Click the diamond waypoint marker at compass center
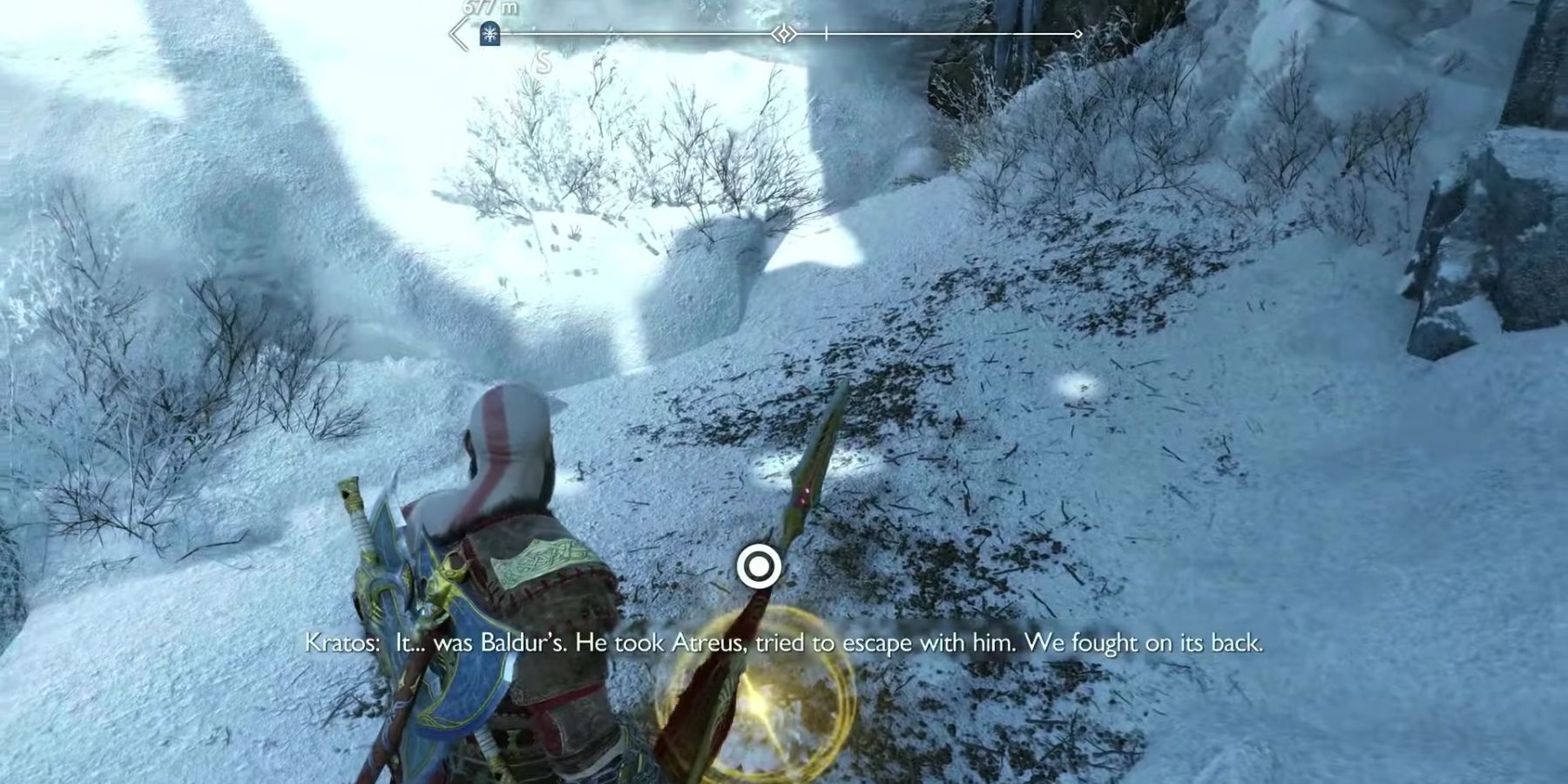Viewport: 1568px width, 784px height. (x=782, y=34)
